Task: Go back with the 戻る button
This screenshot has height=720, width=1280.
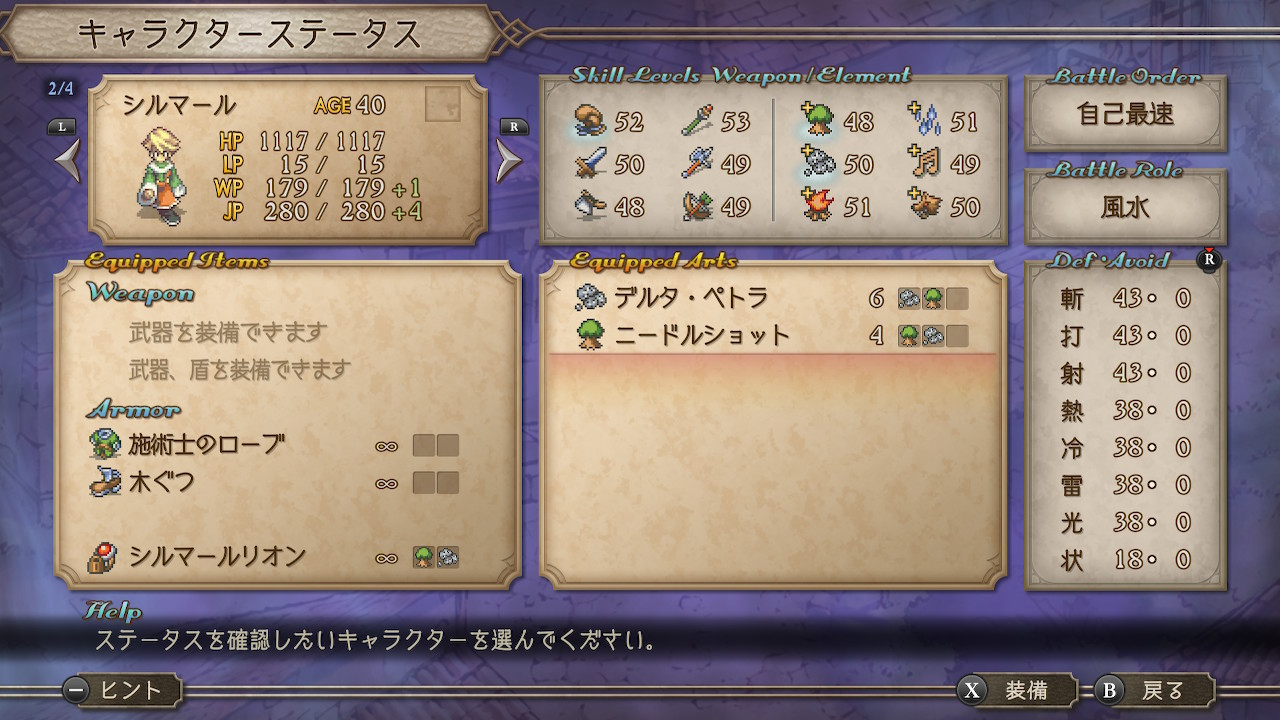Action: pos(1153,690)
